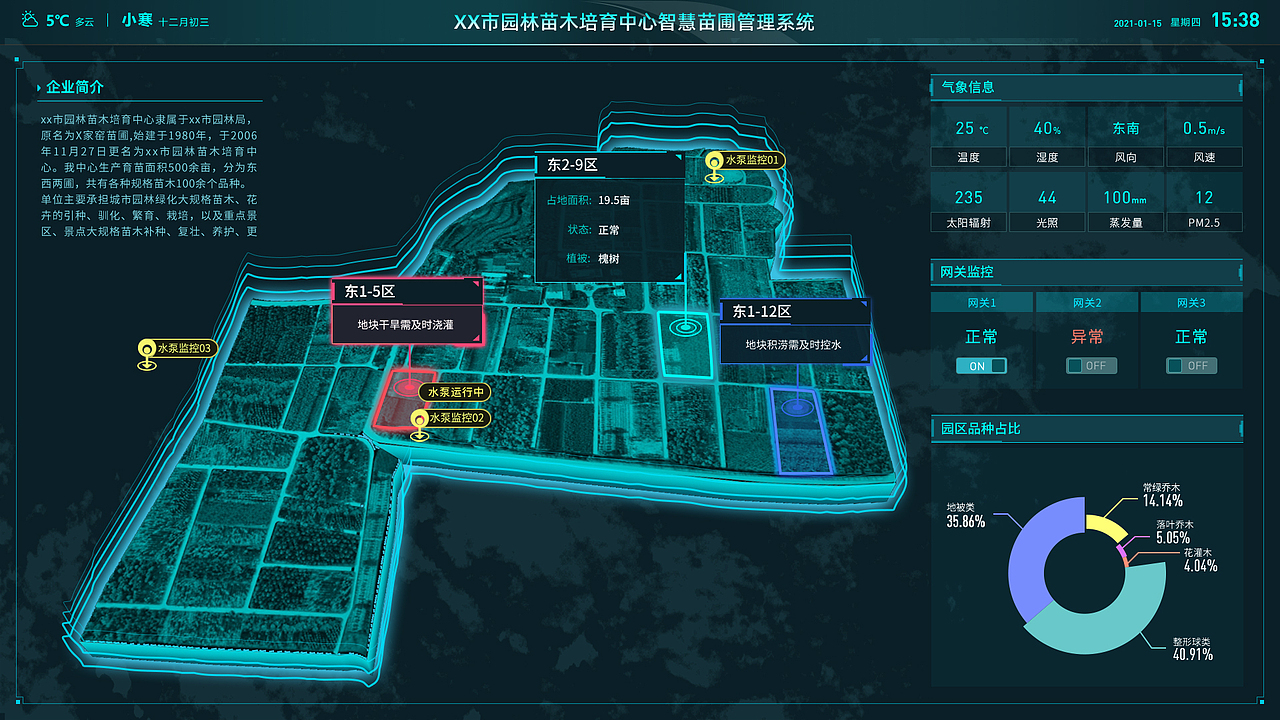Click the 水泵监控03 pump marker icon
This screenshot has width=1280, height=720.
(145, 348)
